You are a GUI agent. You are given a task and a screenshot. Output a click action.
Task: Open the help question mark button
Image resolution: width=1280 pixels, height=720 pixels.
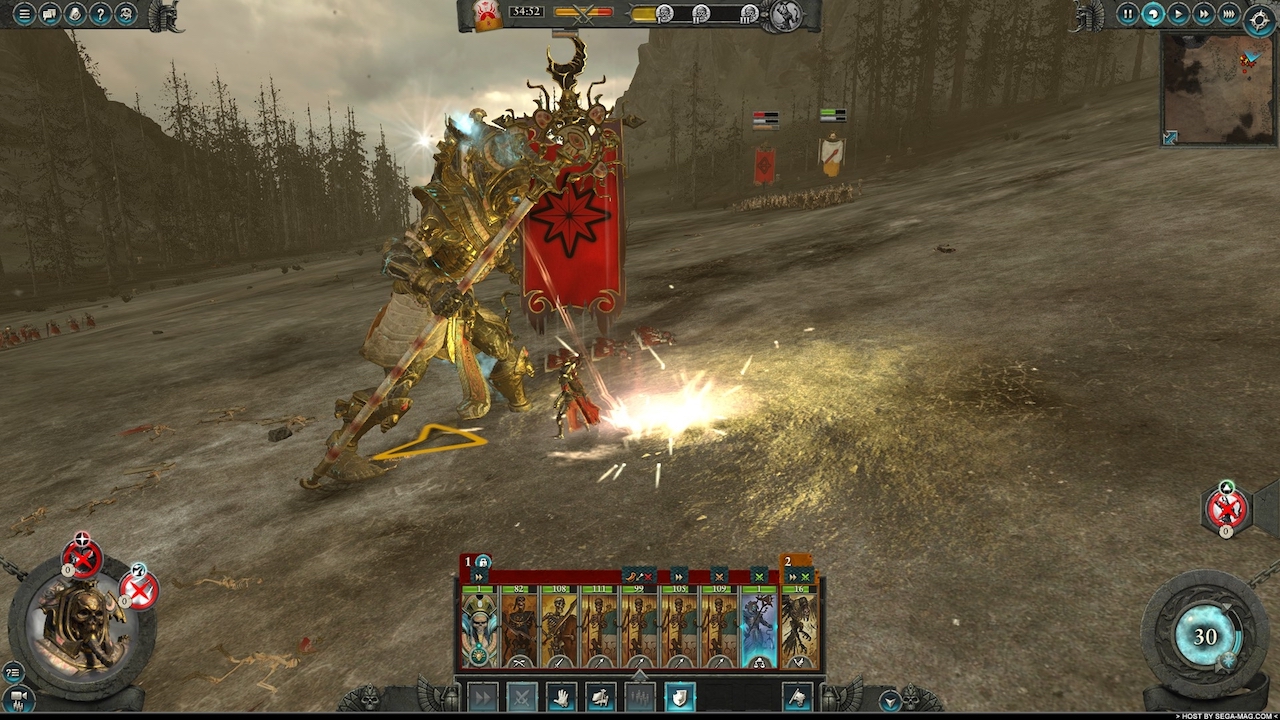tap(100, 14)
